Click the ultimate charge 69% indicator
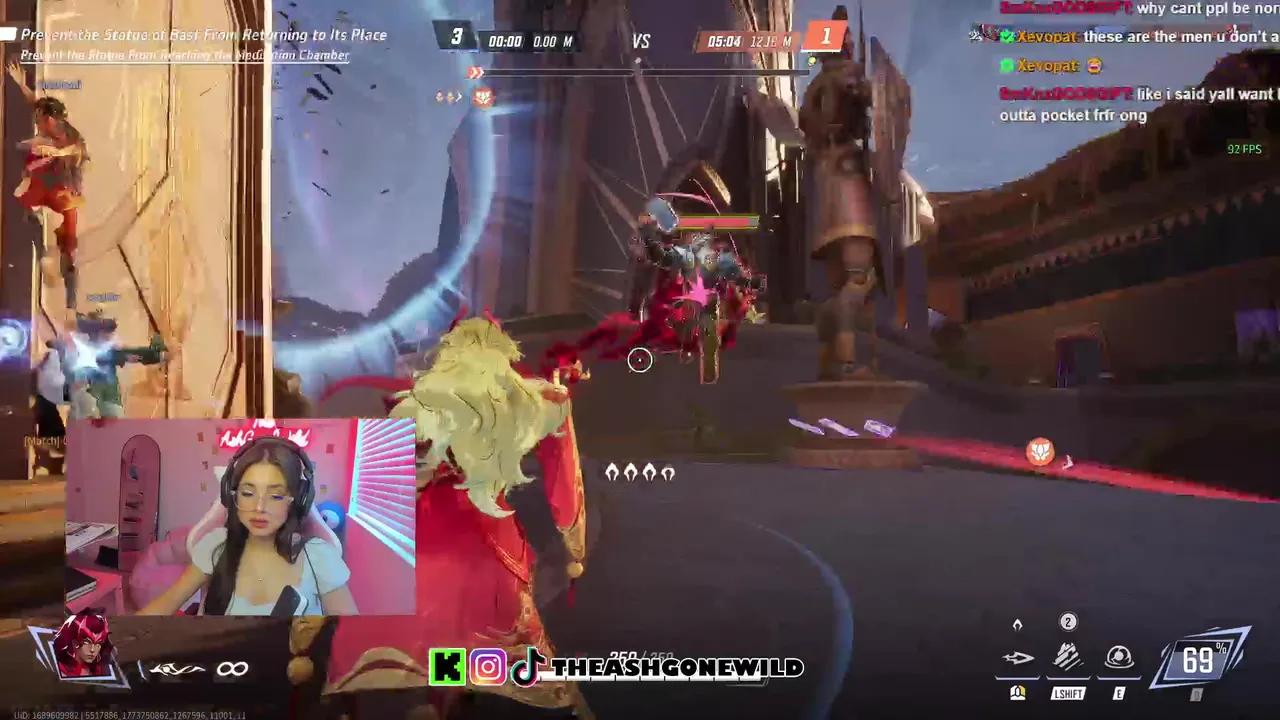The width and height of the screenshot is (1280, 720). point(1197,660)
